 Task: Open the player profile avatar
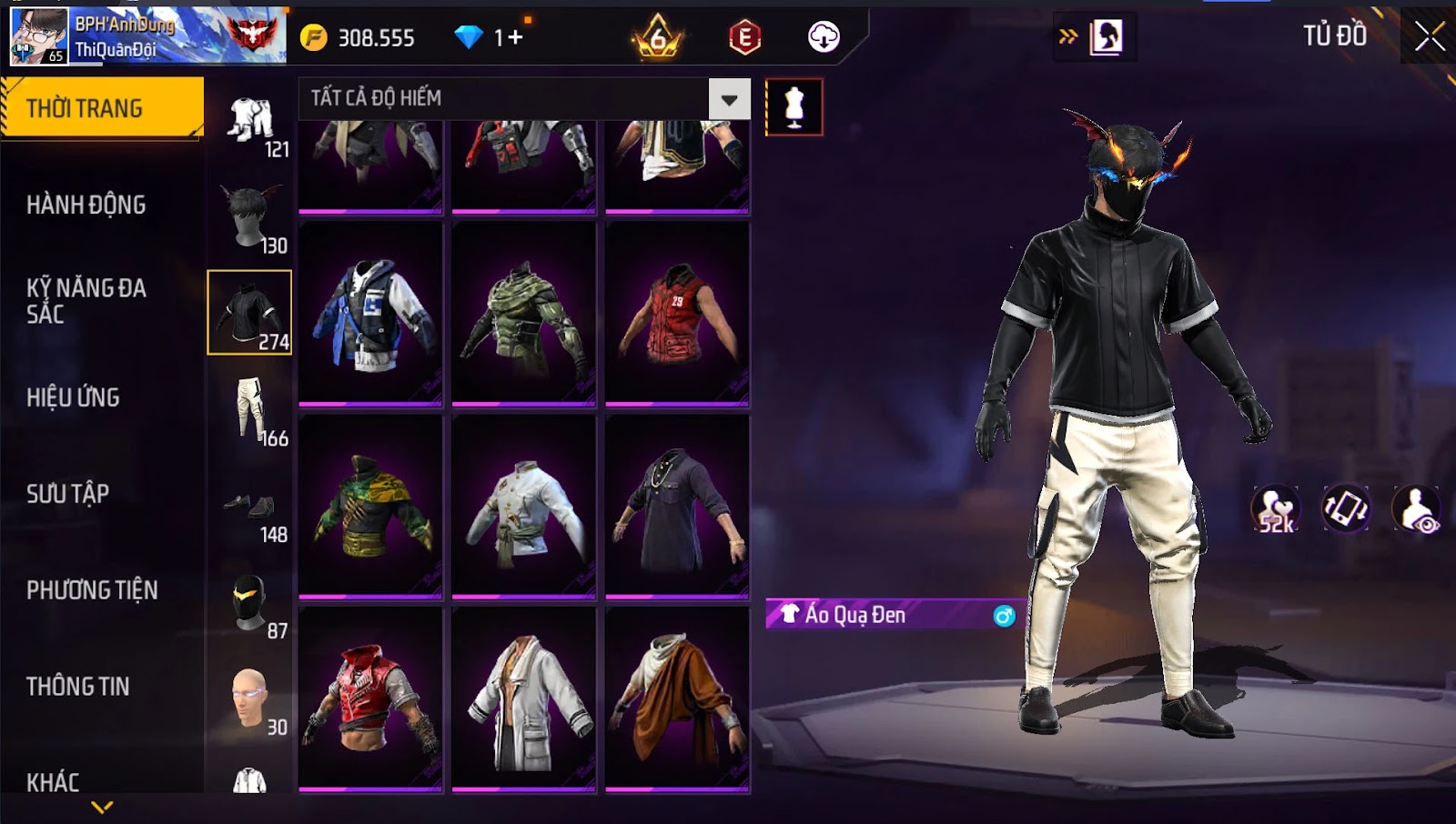pyautogui.click(x=38, y=36)
